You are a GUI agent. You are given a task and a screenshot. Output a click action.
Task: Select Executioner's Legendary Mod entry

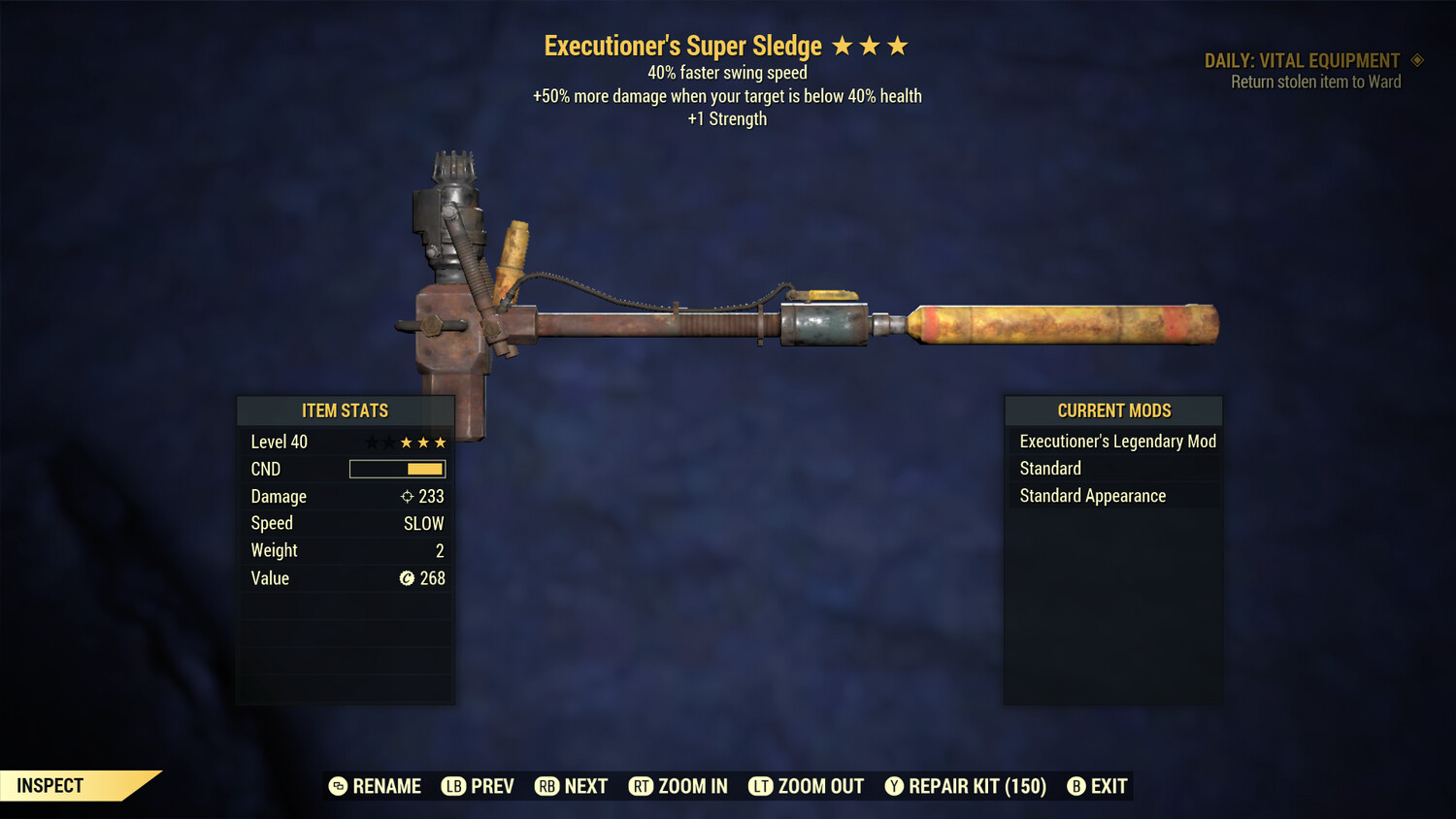[1116, 442]
